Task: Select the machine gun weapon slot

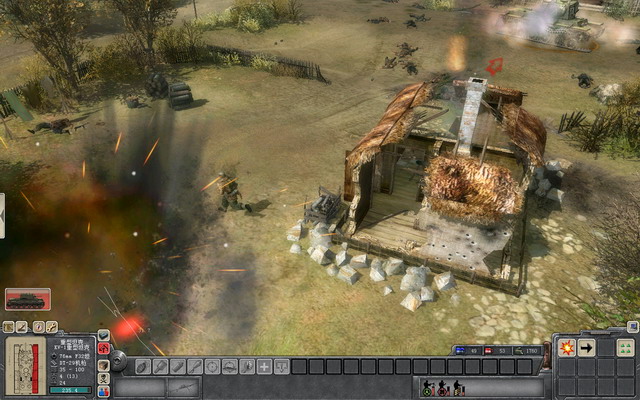Action: [182, 387]
